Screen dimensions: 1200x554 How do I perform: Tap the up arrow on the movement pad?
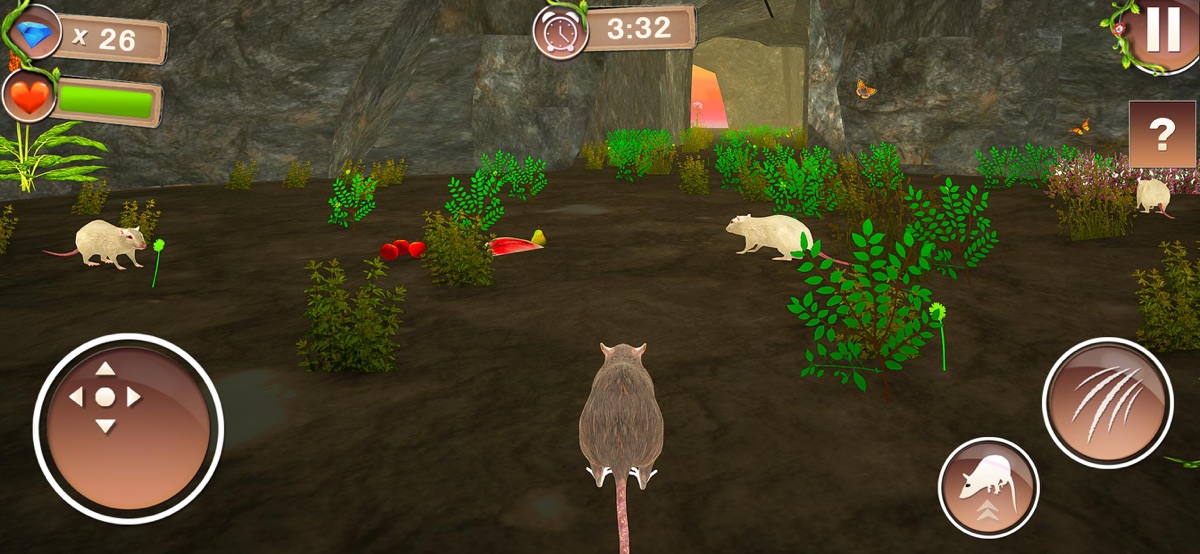pos(105,369)
